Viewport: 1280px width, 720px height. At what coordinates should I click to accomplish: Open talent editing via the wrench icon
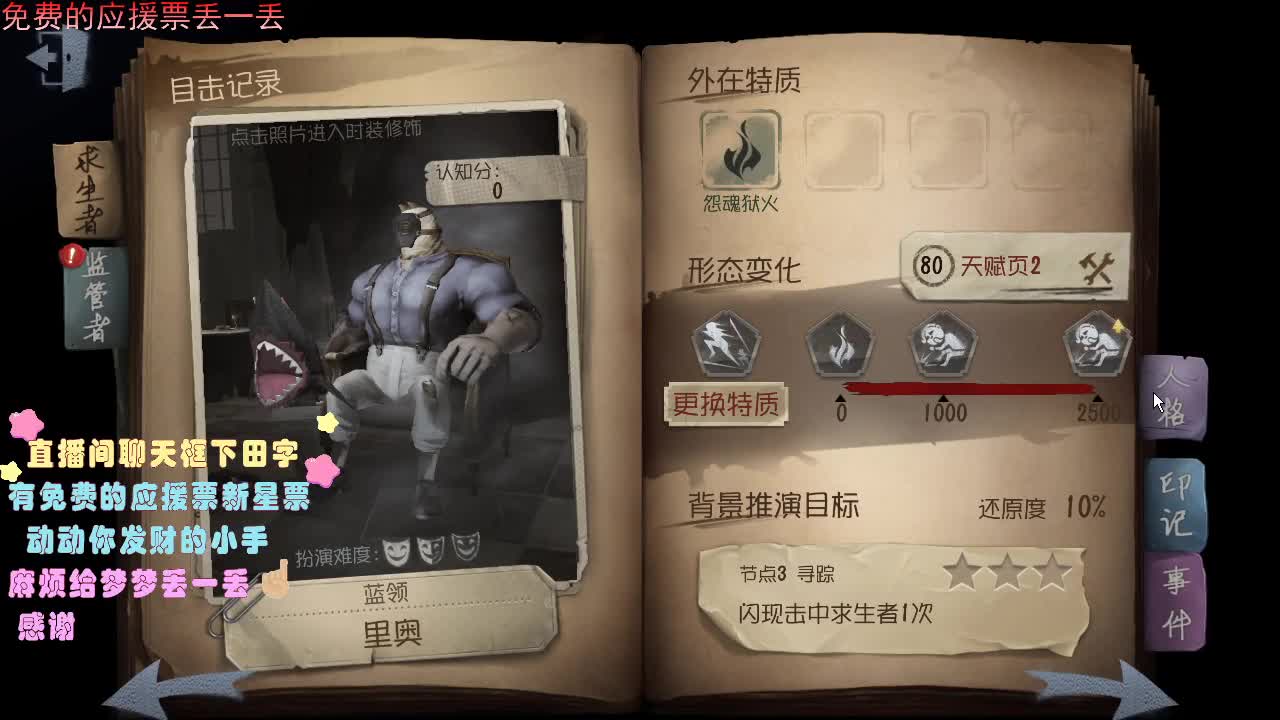1096,266
